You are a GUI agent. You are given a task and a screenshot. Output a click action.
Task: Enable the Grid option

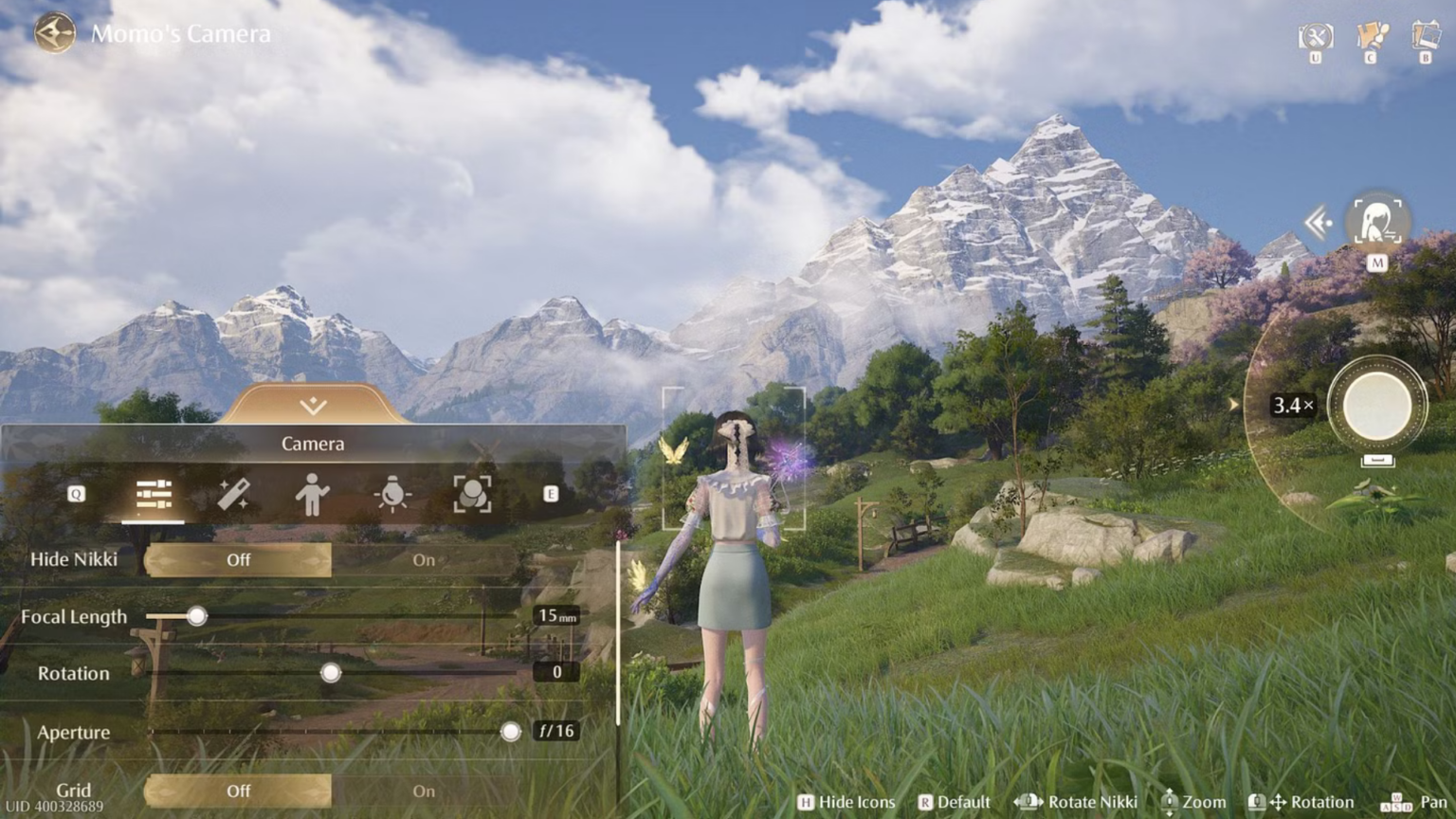pyautogui.click(x=423, y=791)
